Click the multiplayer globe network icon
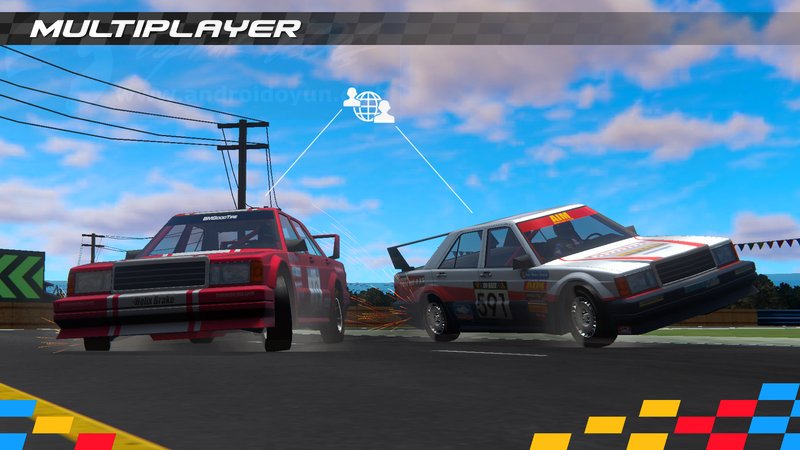This screenshot has width=800, height=450. tap(369, 105)
